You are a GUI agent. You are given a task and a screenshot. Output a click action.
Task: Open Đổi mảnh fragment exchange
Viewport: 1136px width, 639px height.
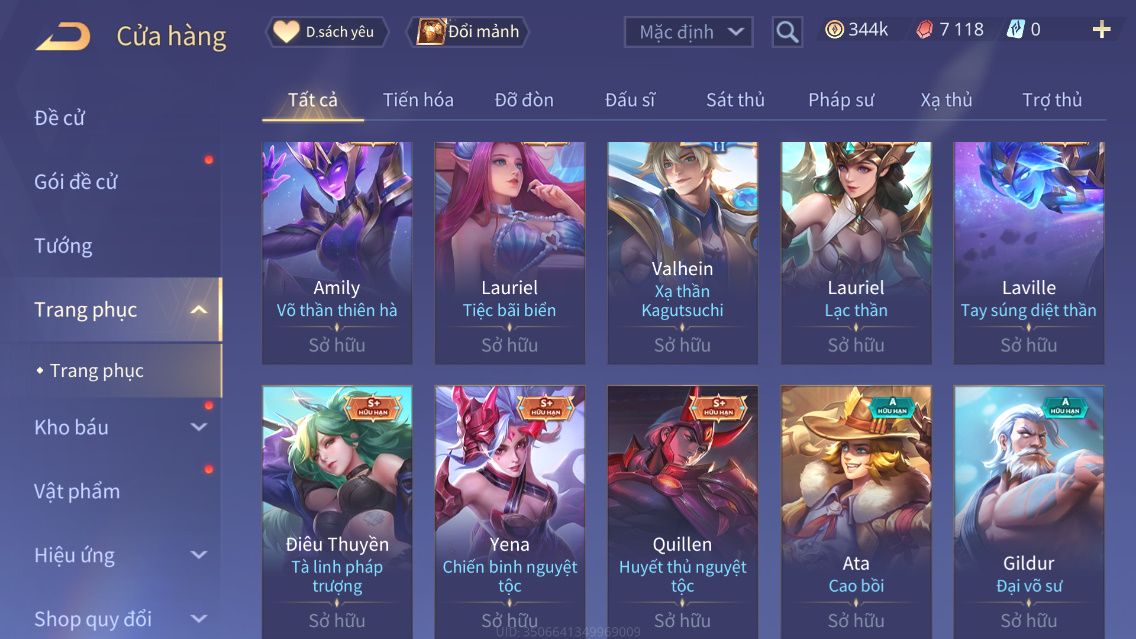click(469, 32)
